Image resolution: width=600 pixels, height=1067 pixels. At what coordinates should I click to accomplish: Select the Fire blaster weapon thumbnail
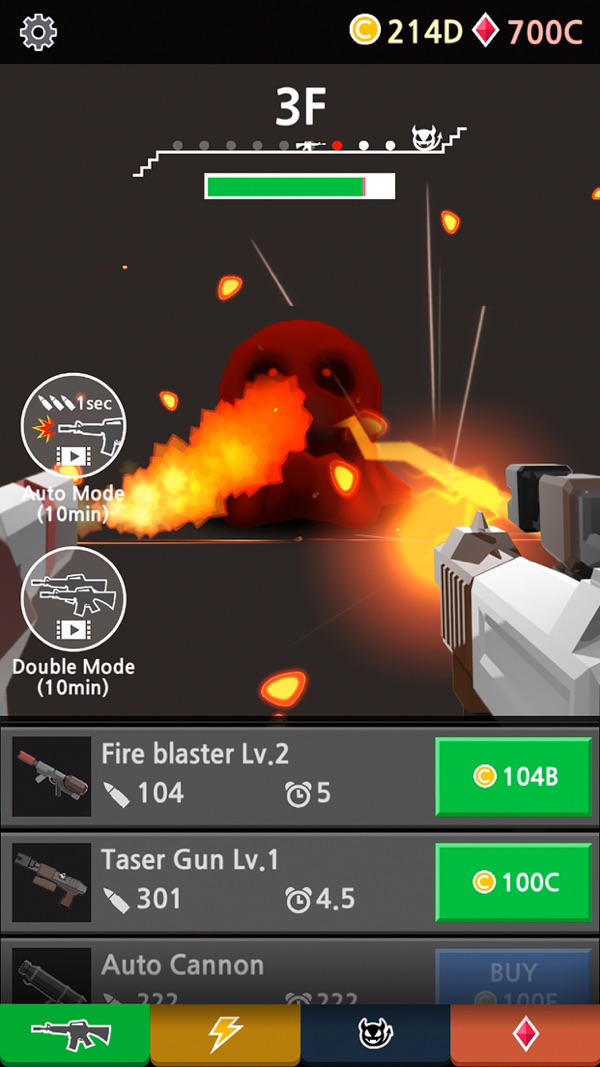tap(51, 777)
